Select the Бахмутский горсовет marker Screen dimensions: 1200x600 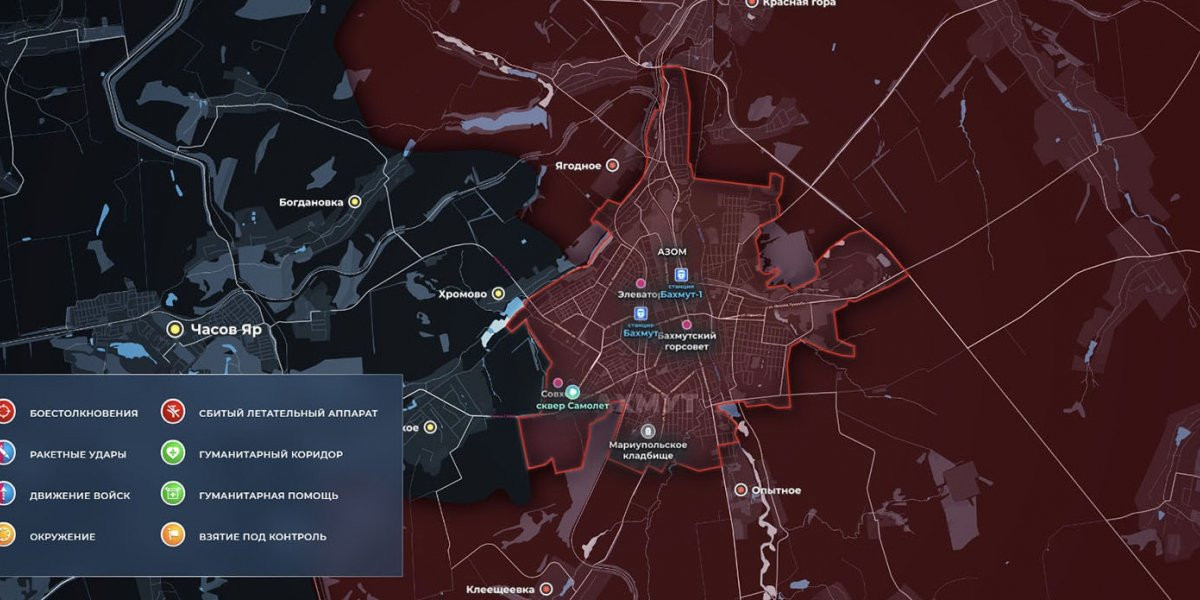tap(687, 325)
